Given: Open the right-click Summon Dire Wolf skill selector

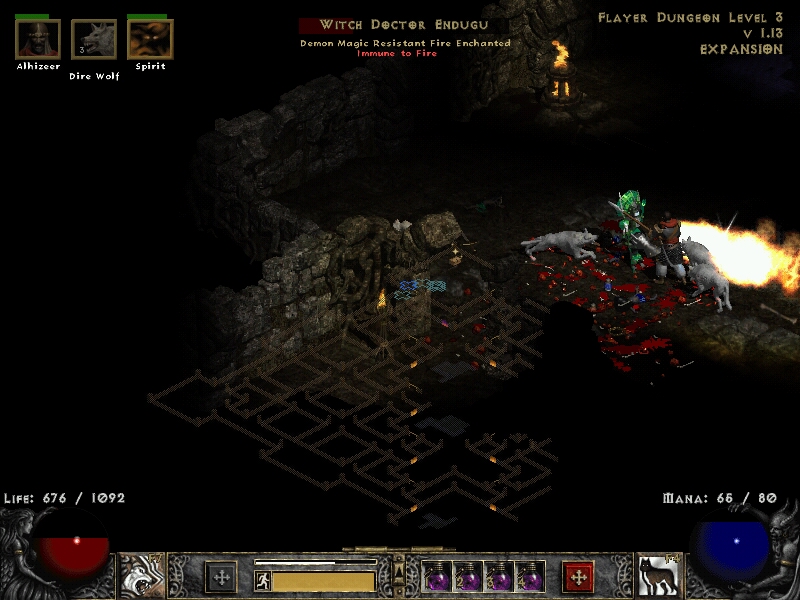Looking at the screenshot, I should click(x=658, y=576).
